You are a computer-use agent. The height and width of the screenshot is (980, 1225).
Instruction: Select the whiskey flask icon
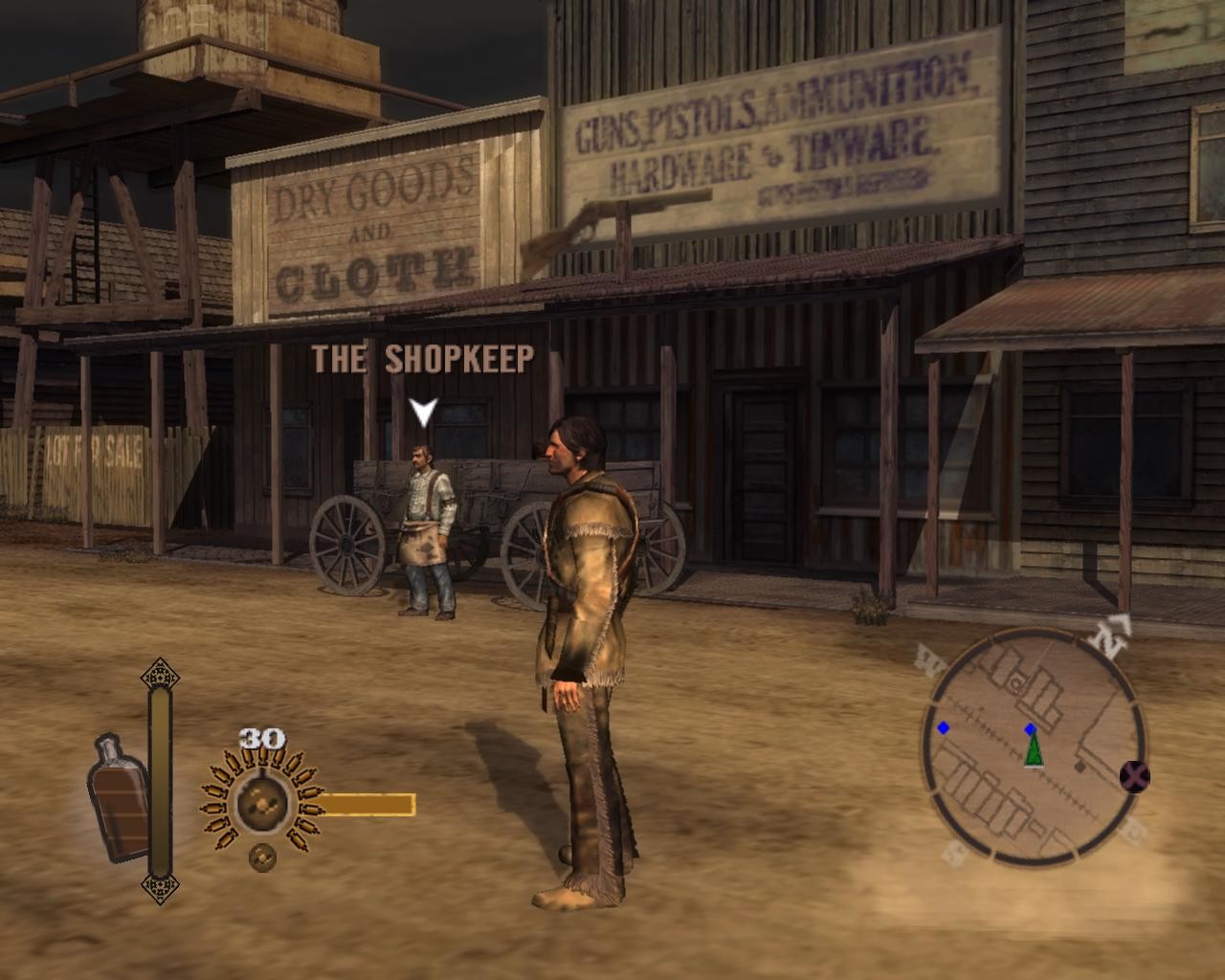click(120, 797)
